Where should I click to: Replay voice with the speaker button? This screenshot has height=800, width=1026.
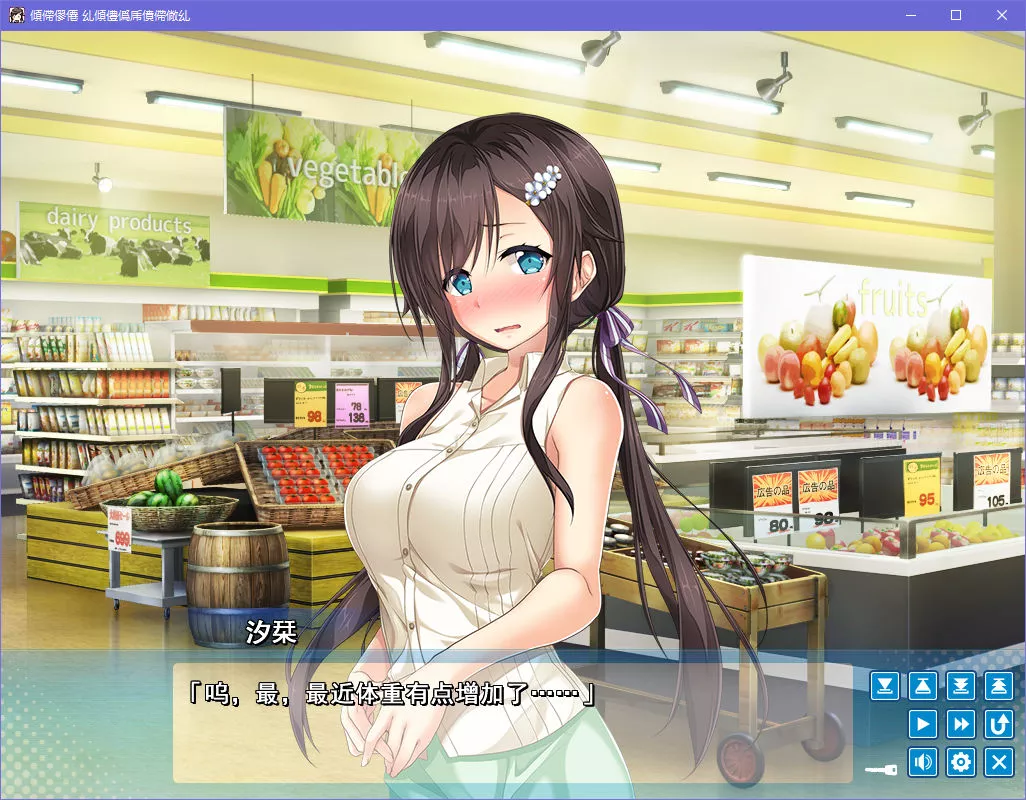pyautogui.click(x=923, y=762)
